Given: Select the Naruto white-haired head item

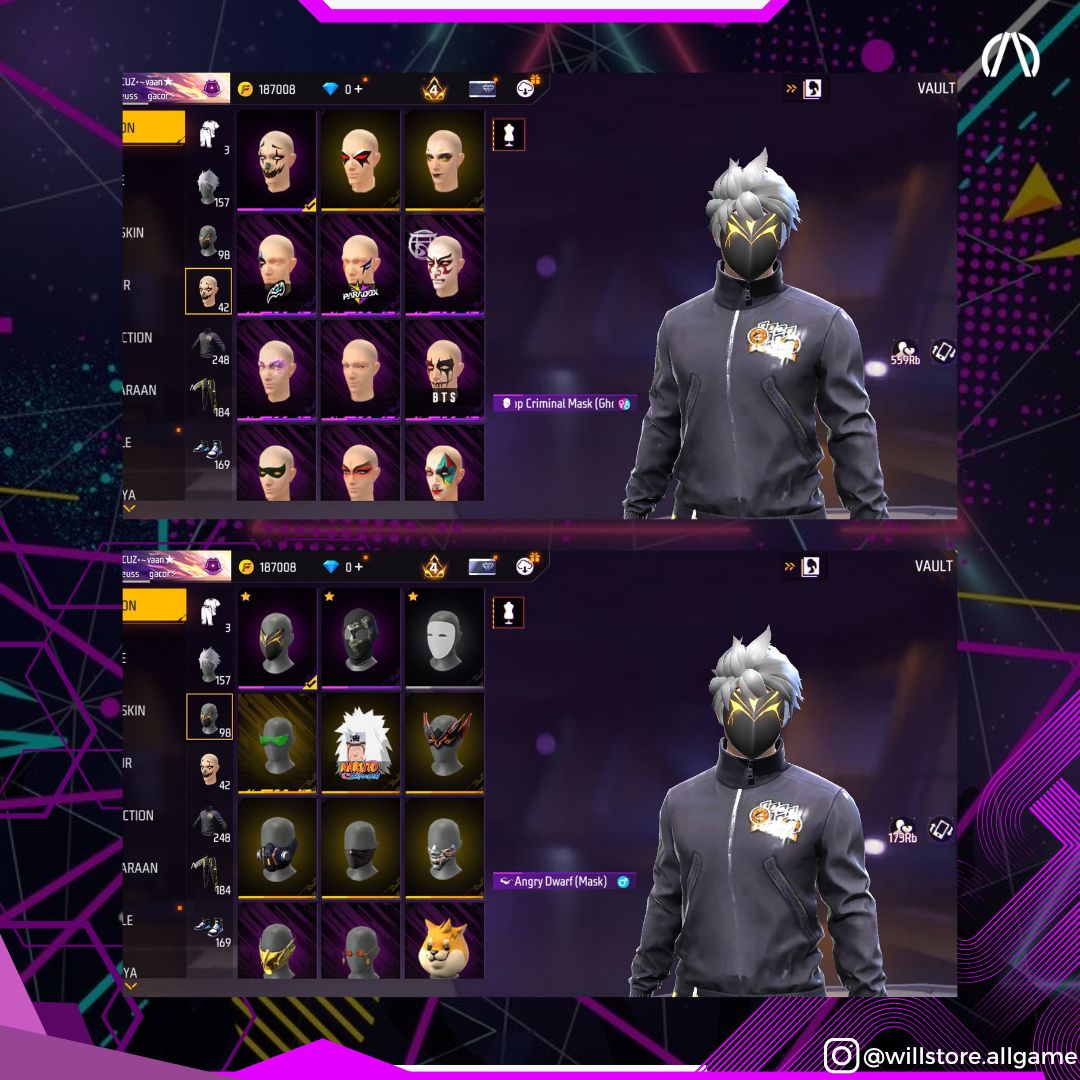Looking at the screenshot, I should [360, 743].
